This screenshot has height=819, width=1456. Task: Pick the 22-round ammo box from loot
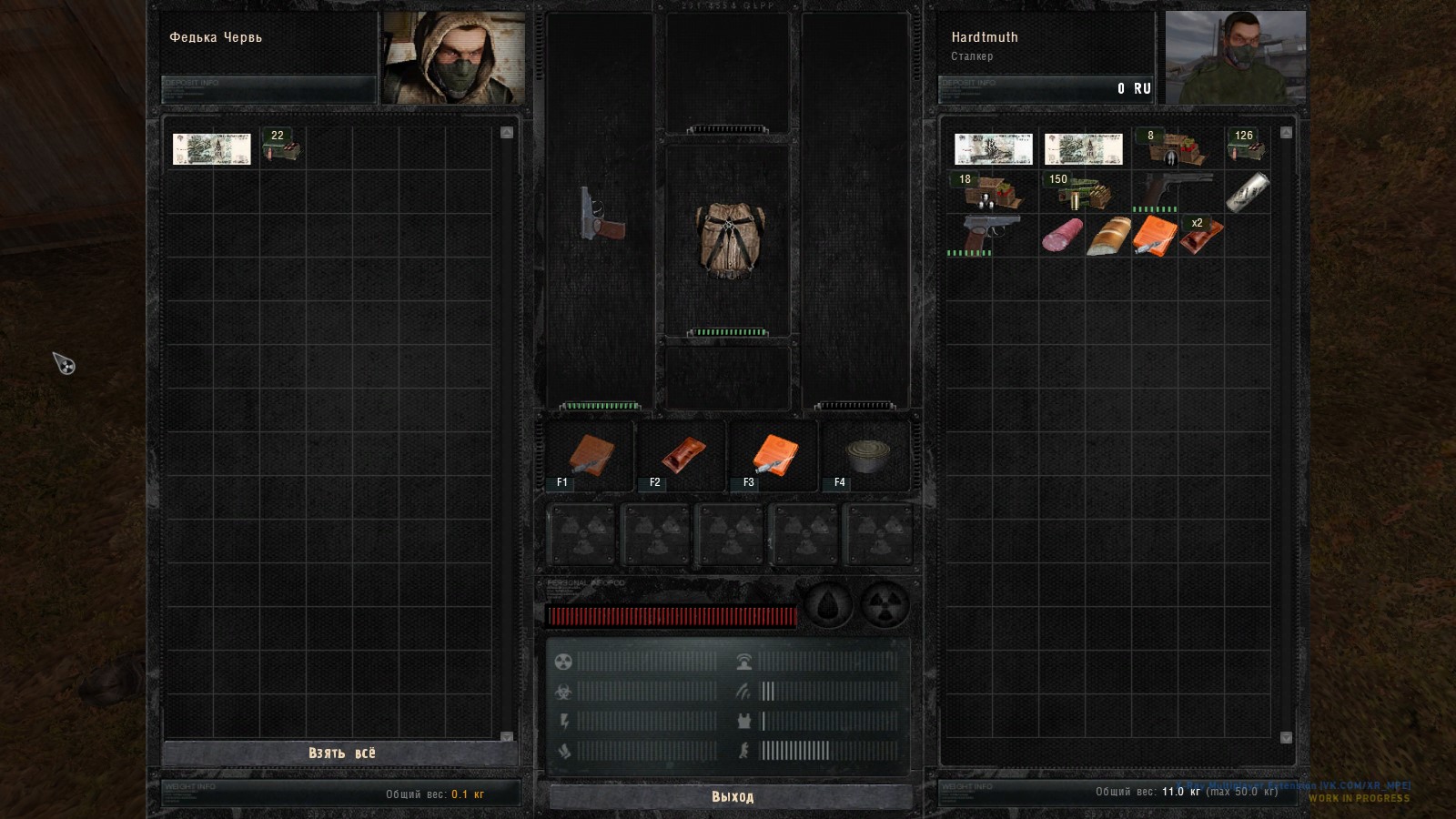click(281, 147)
